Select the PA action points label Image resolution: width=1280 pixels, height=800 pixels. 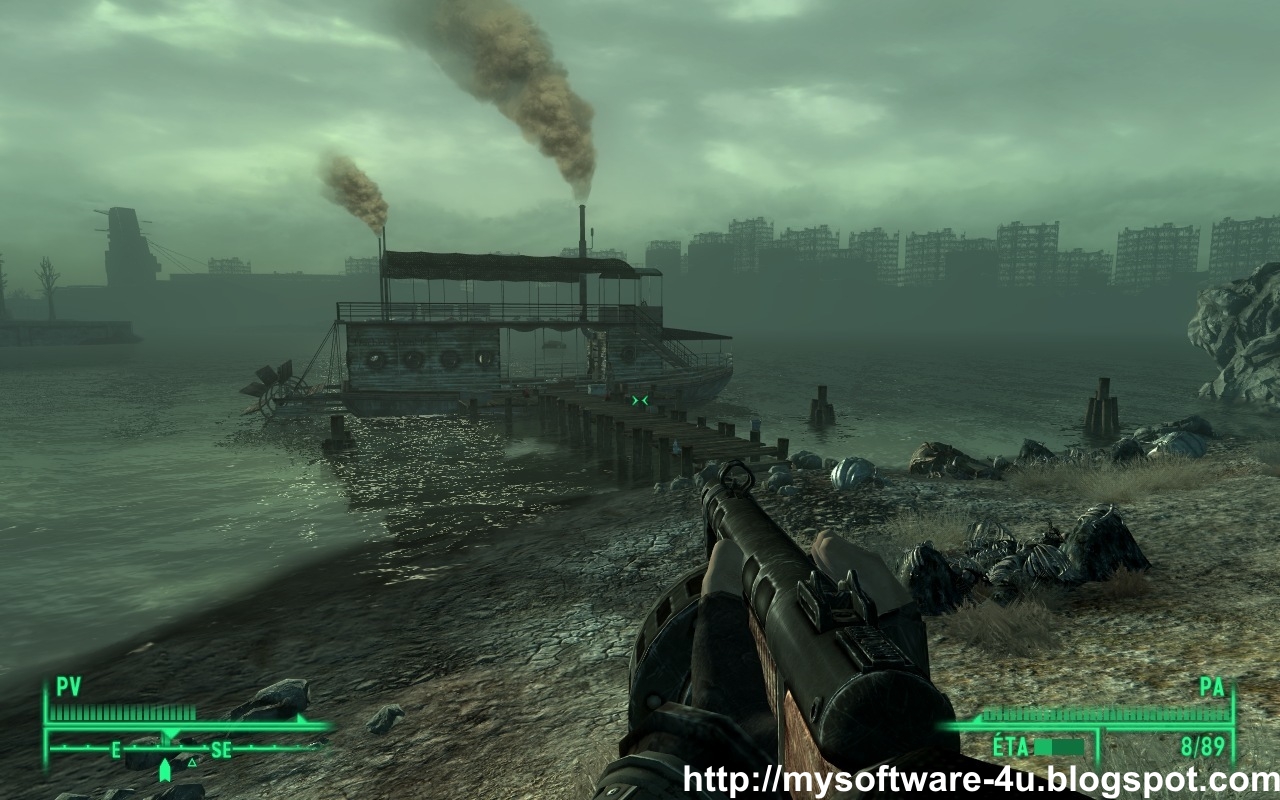tap(1212, 688)
